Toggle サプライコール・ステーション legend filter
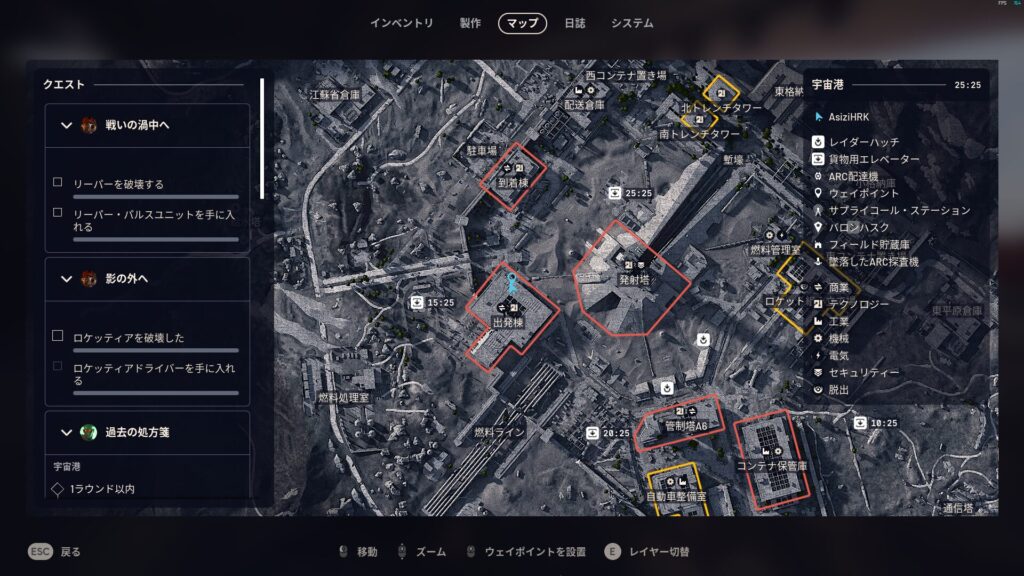The image size is (1024, 576). pos(899,210)
